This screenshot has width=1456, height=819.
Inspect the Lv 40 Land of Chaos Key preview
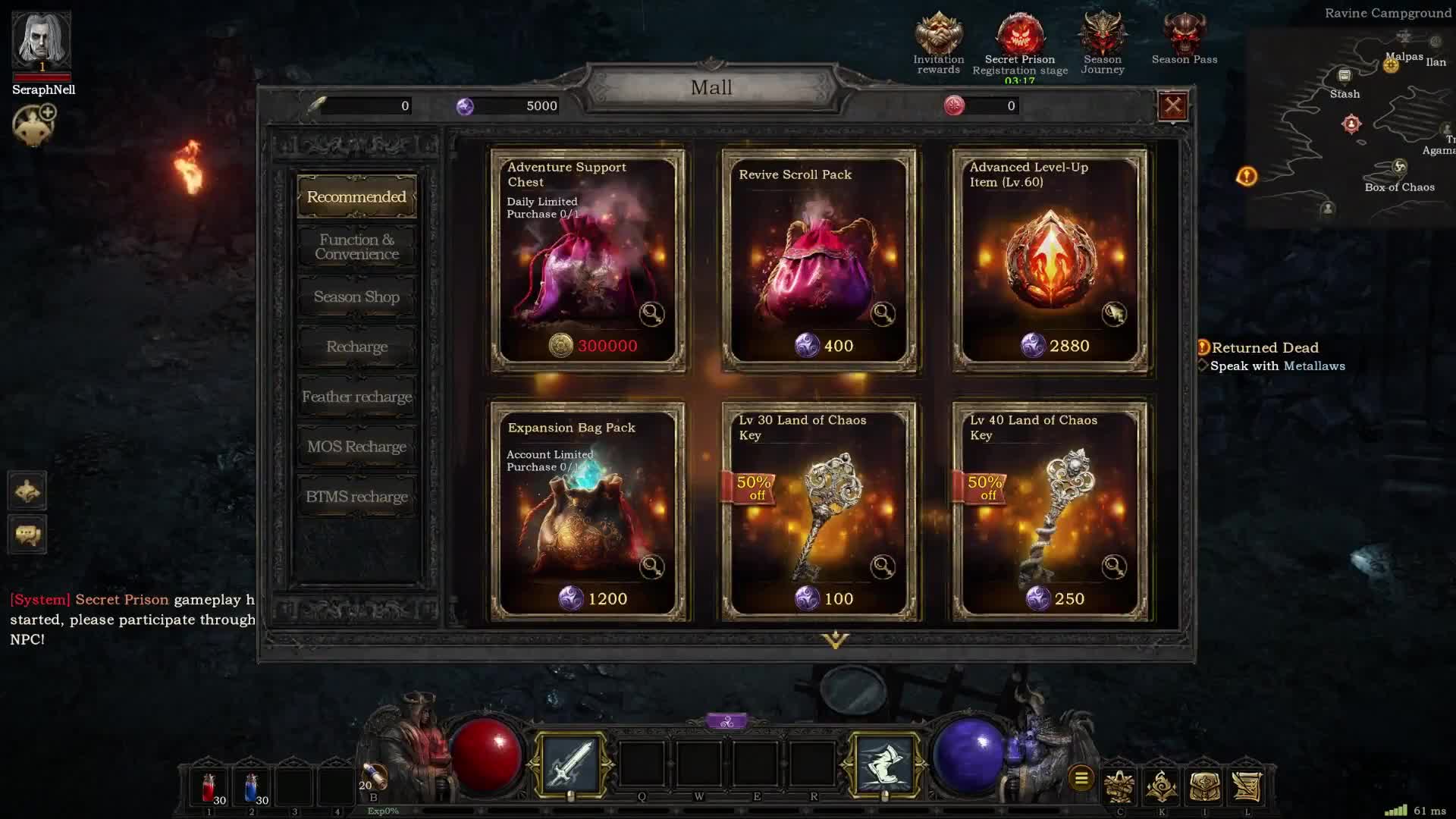pos(1113,566)
